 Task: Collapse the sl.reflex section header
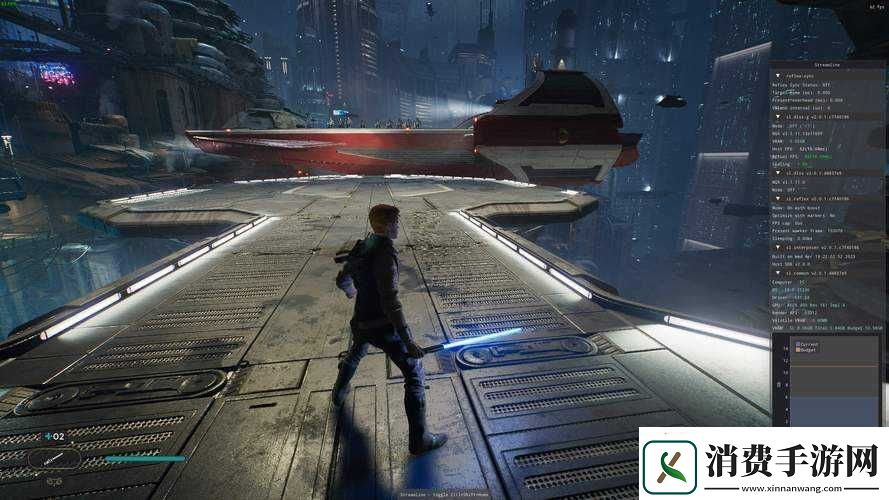[778, 198]
